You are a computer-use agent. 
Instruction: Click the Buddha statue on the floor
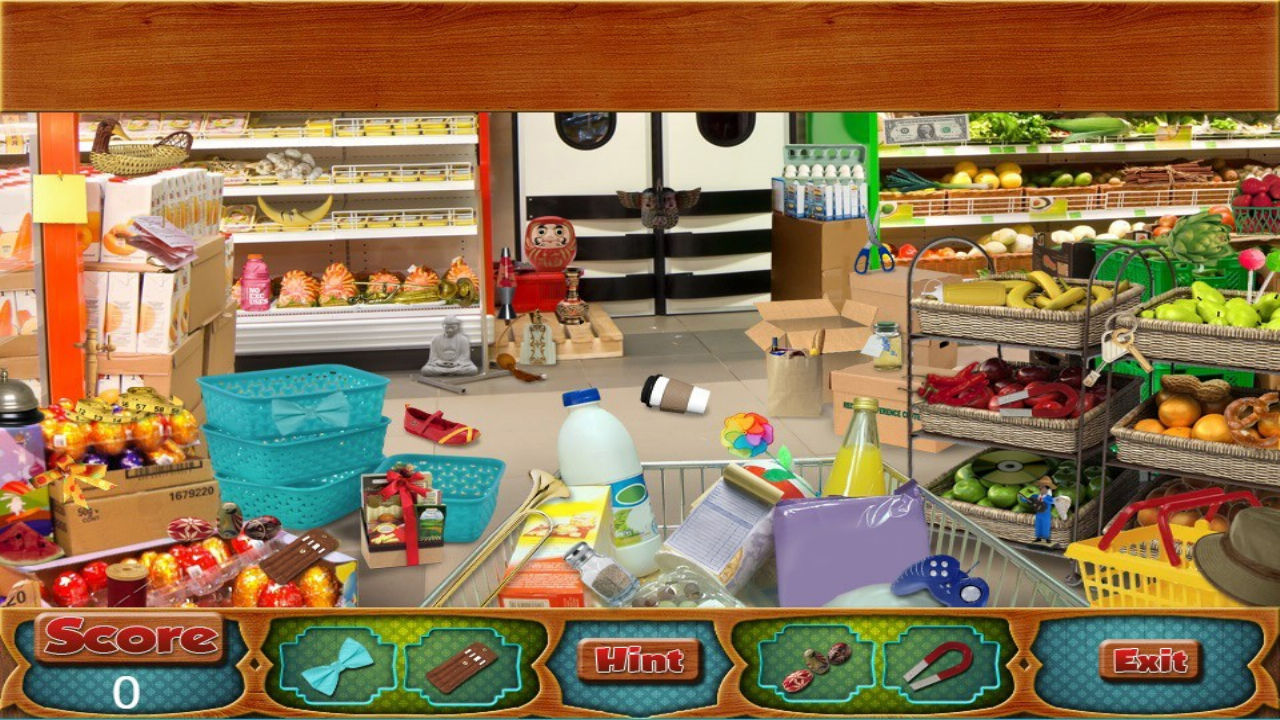(x=448, y=347)
